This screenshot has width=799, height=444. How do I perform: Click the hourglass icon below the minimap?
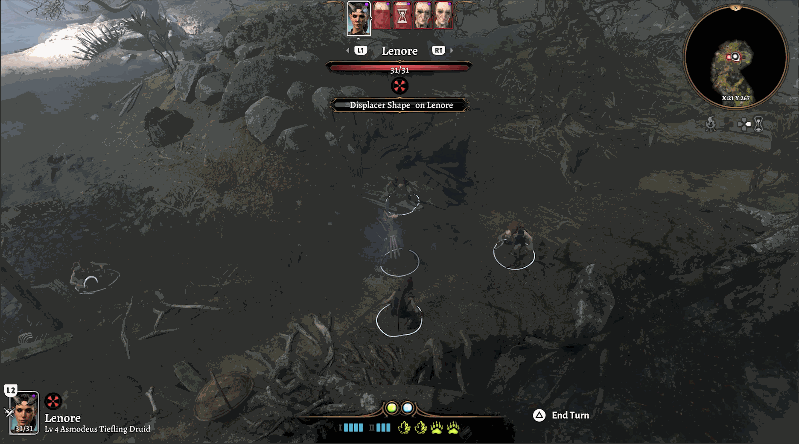pyautogui.click(x=759, y=123)
